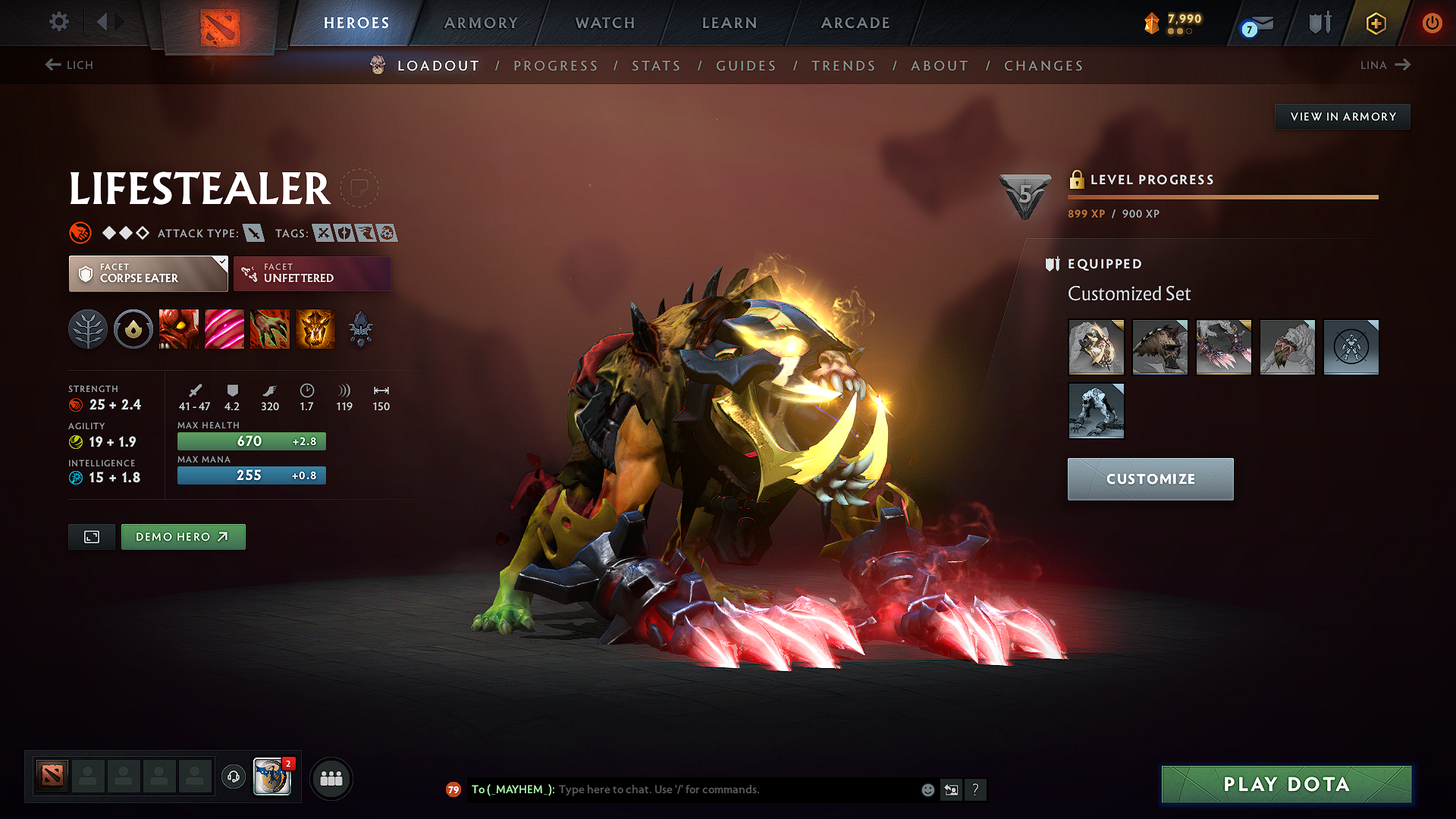Select the Rage ability icon
This screenshot has height=819, width=1456.
pyautogui.click(x=179, y=329)
